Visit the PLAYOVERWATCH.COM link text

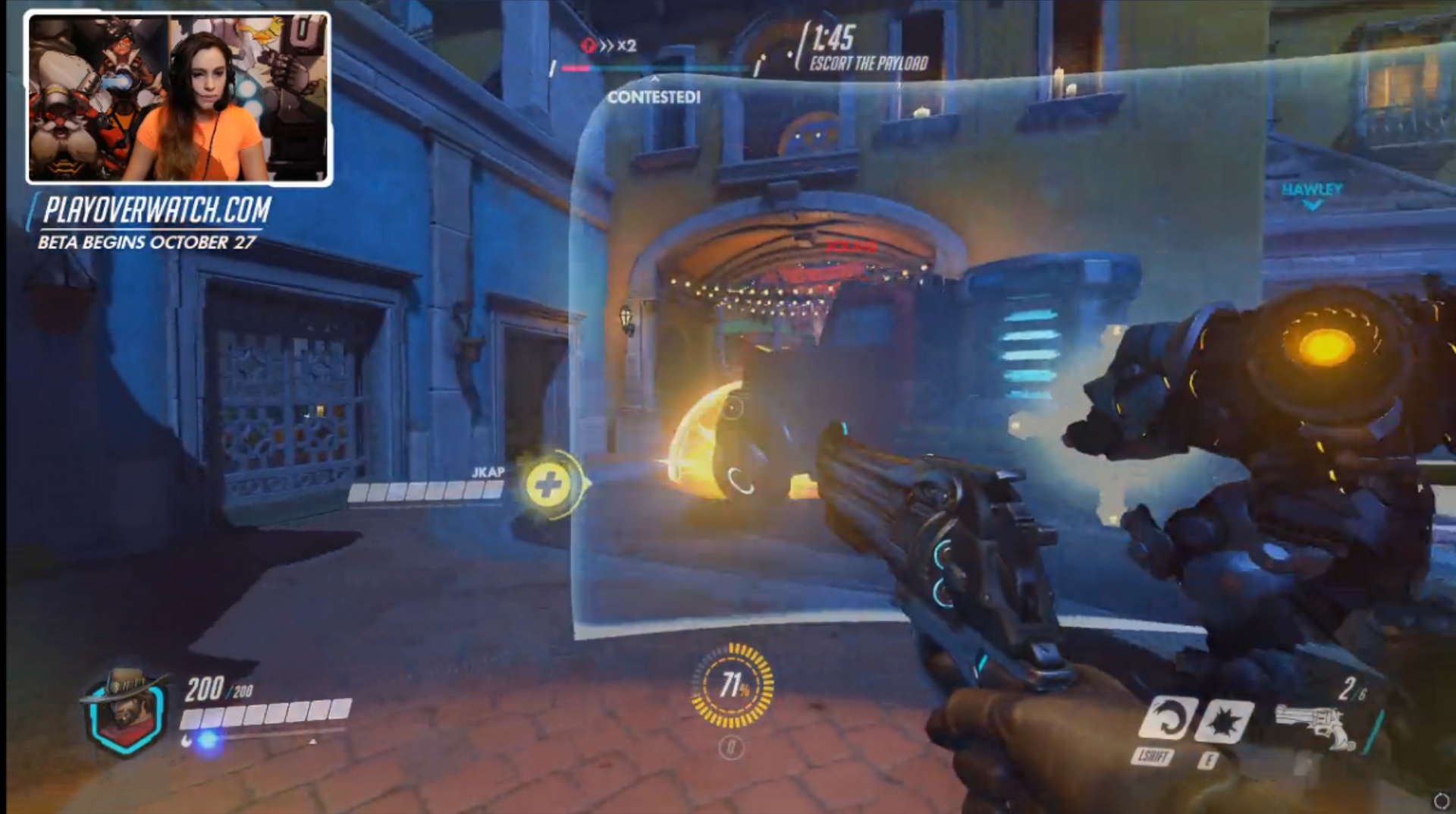coord(157,210)
